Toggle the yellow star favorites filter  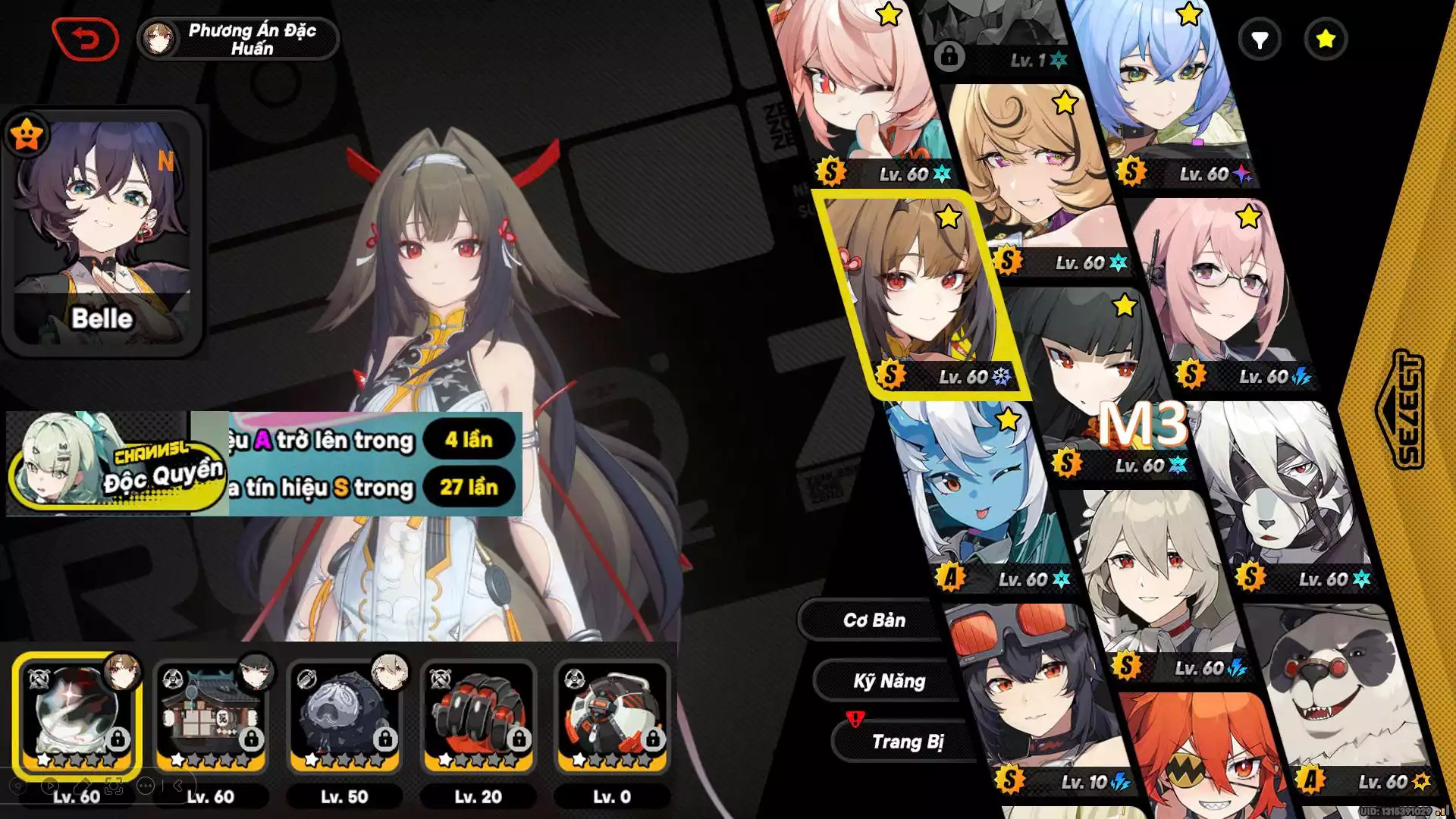[x=1326, y=39]
